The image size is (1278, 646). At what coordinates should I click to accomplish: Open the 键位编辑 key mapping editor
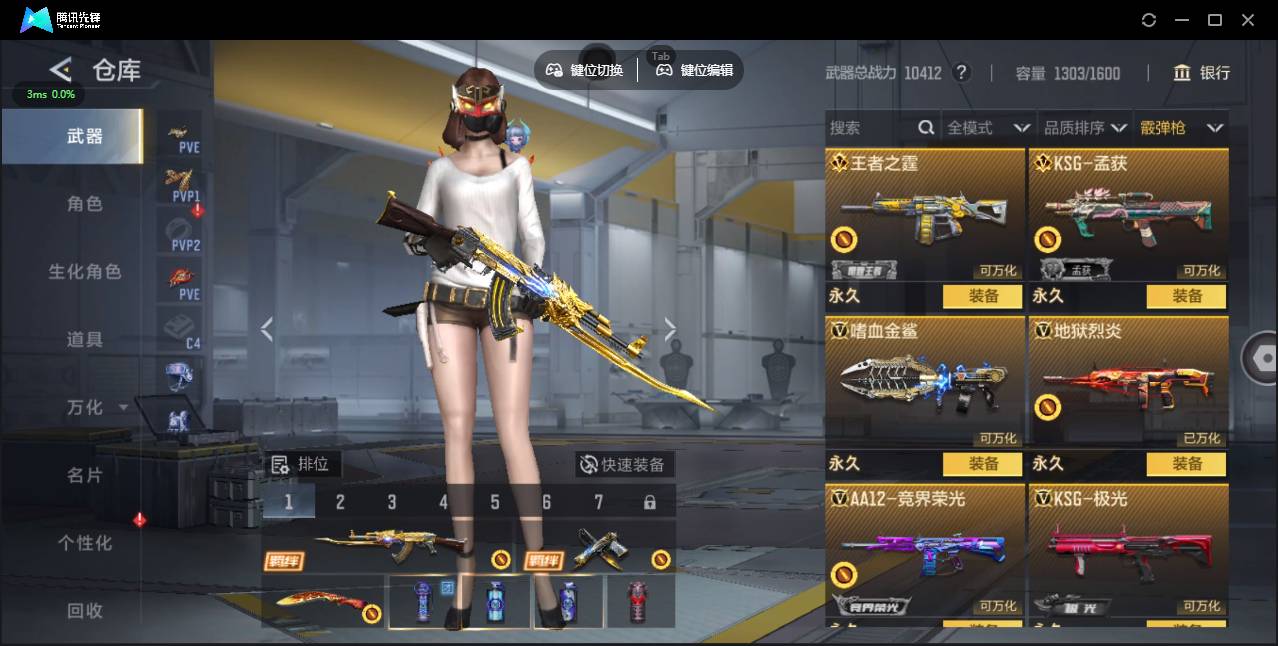(695, 70)
